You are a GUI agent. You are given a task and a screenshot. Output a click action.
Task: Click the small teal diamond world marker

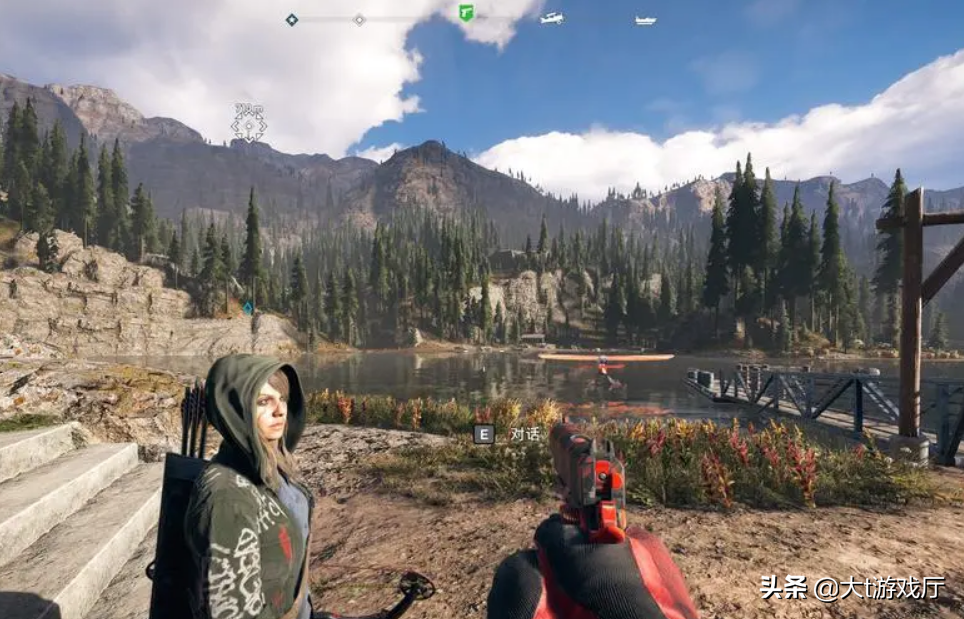click(x=248, y=309)
